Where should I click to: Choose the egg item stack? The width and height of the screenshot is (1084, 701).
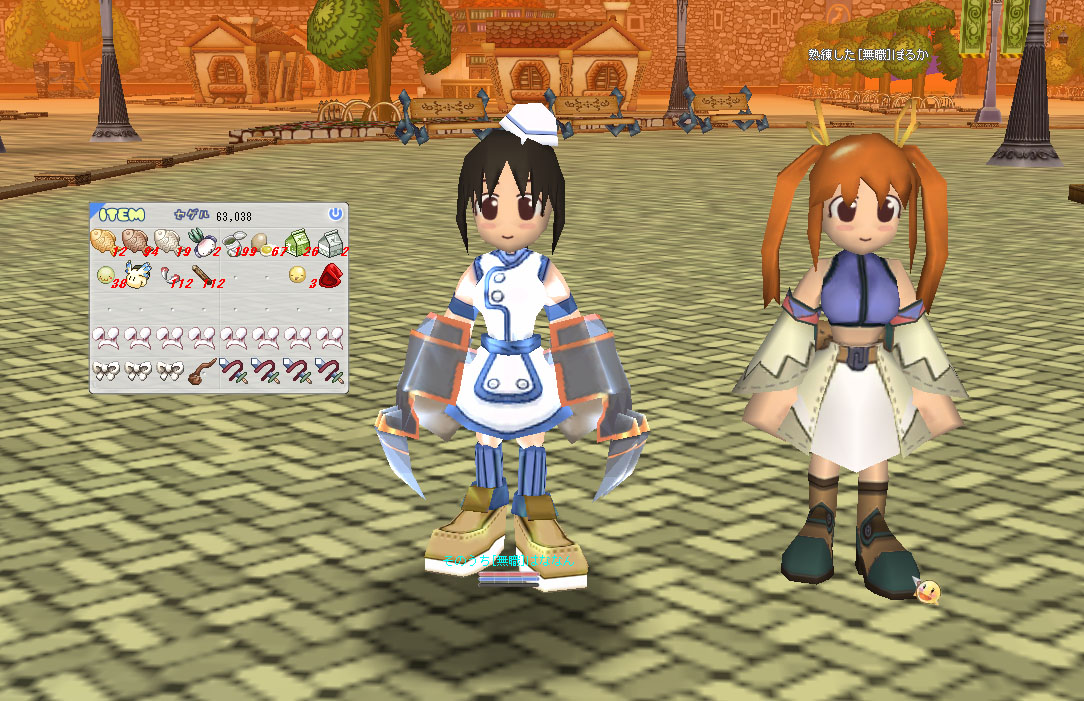click(x=264, y=241)
